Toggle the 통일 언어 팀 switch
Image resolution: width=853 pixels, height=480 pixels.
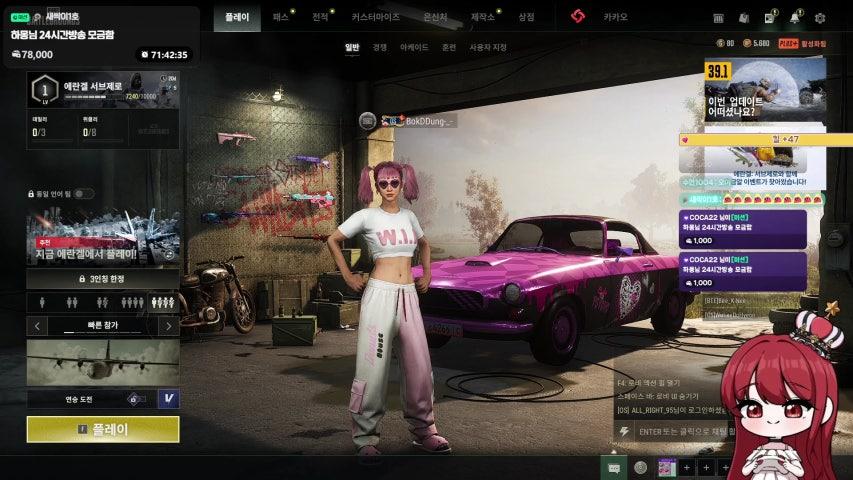click(84, 193)
